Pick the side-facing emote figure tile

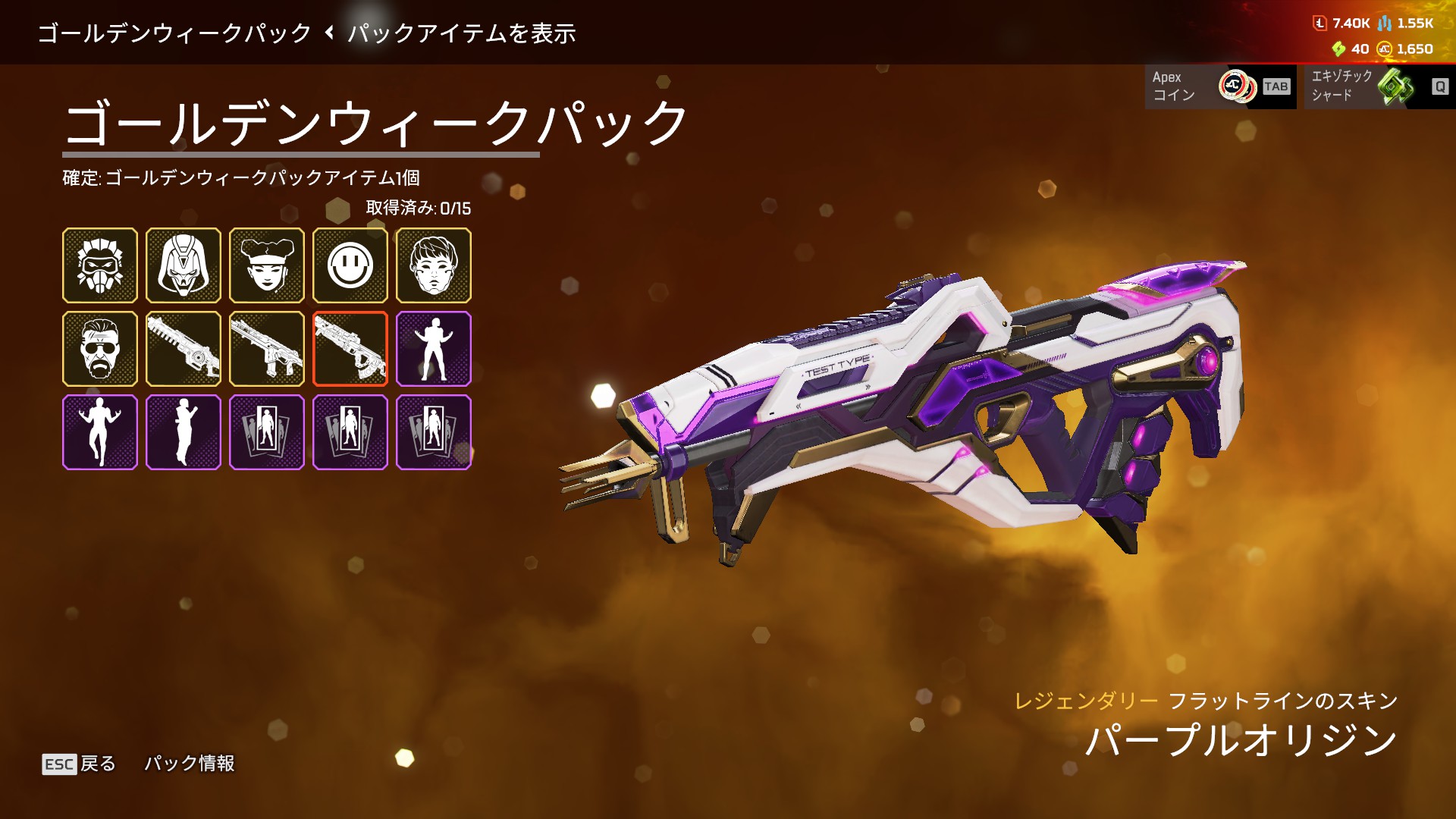pos(184,432)
